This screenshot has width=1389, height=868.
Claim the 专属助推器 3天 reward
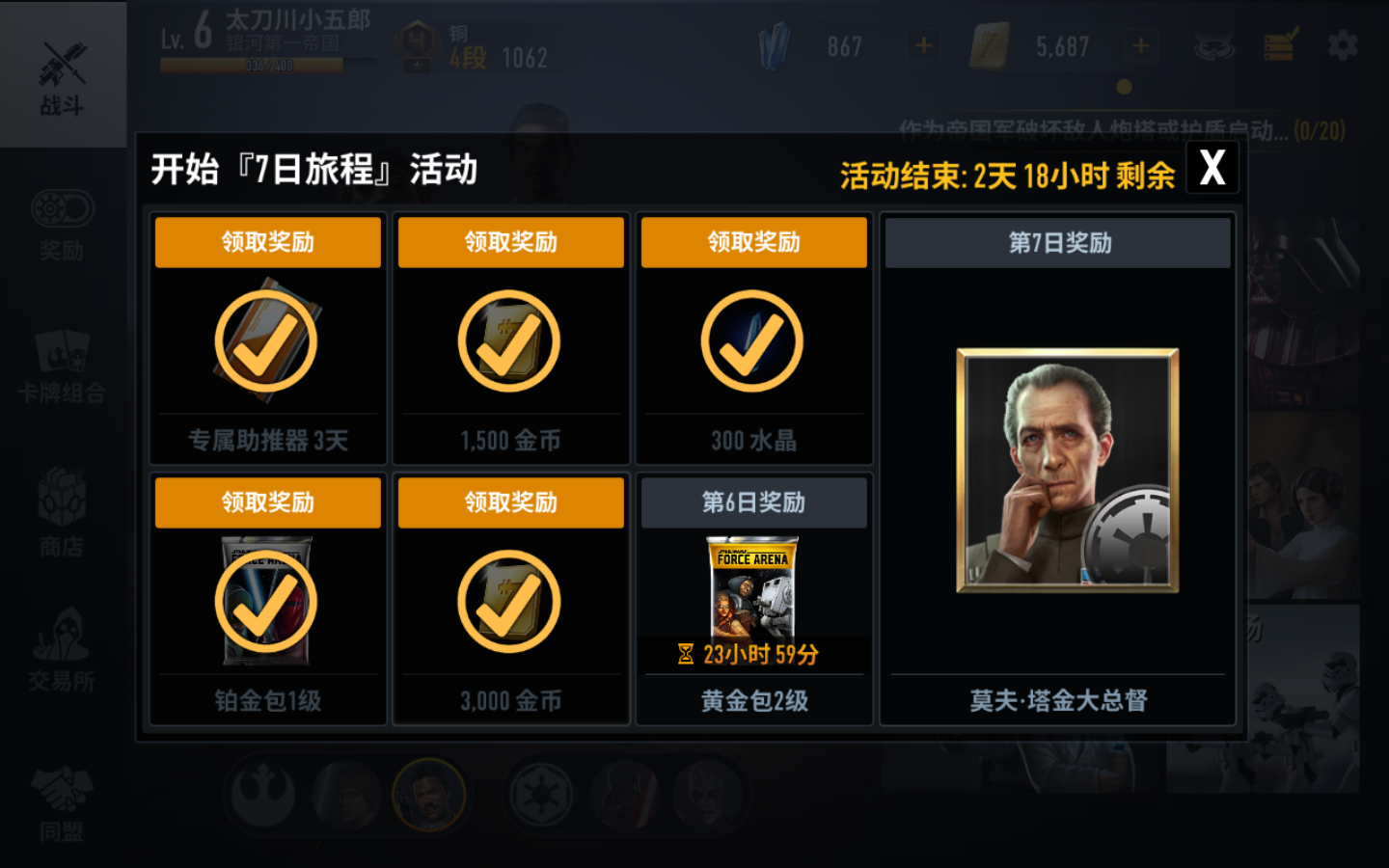pos(267,242)
